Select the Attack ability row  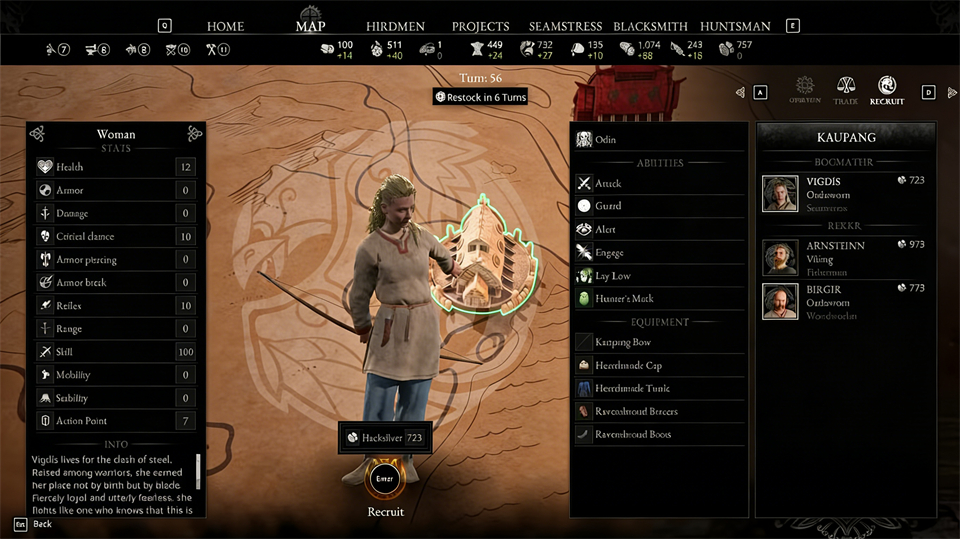tap(659, 183)
